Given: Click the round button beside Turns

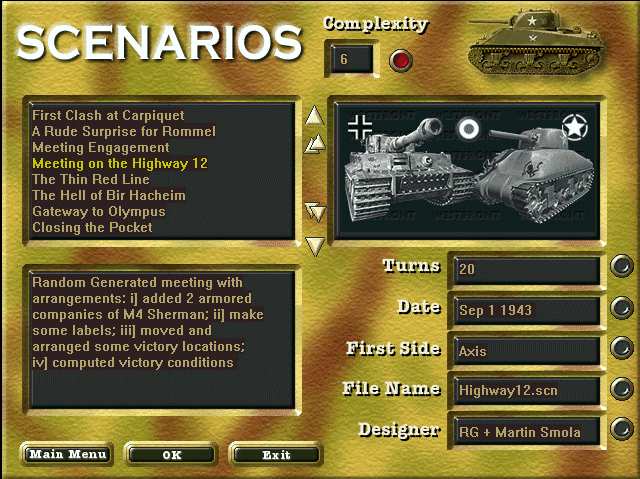Looking at the screenshot, I should tap(622, 266).
